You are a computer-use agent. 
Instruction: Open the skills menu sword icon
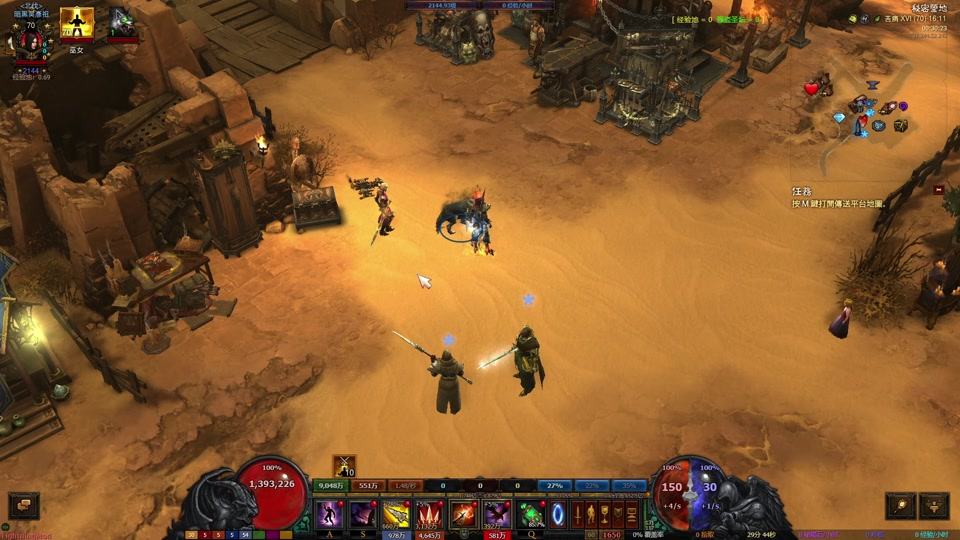pos(577,515)
